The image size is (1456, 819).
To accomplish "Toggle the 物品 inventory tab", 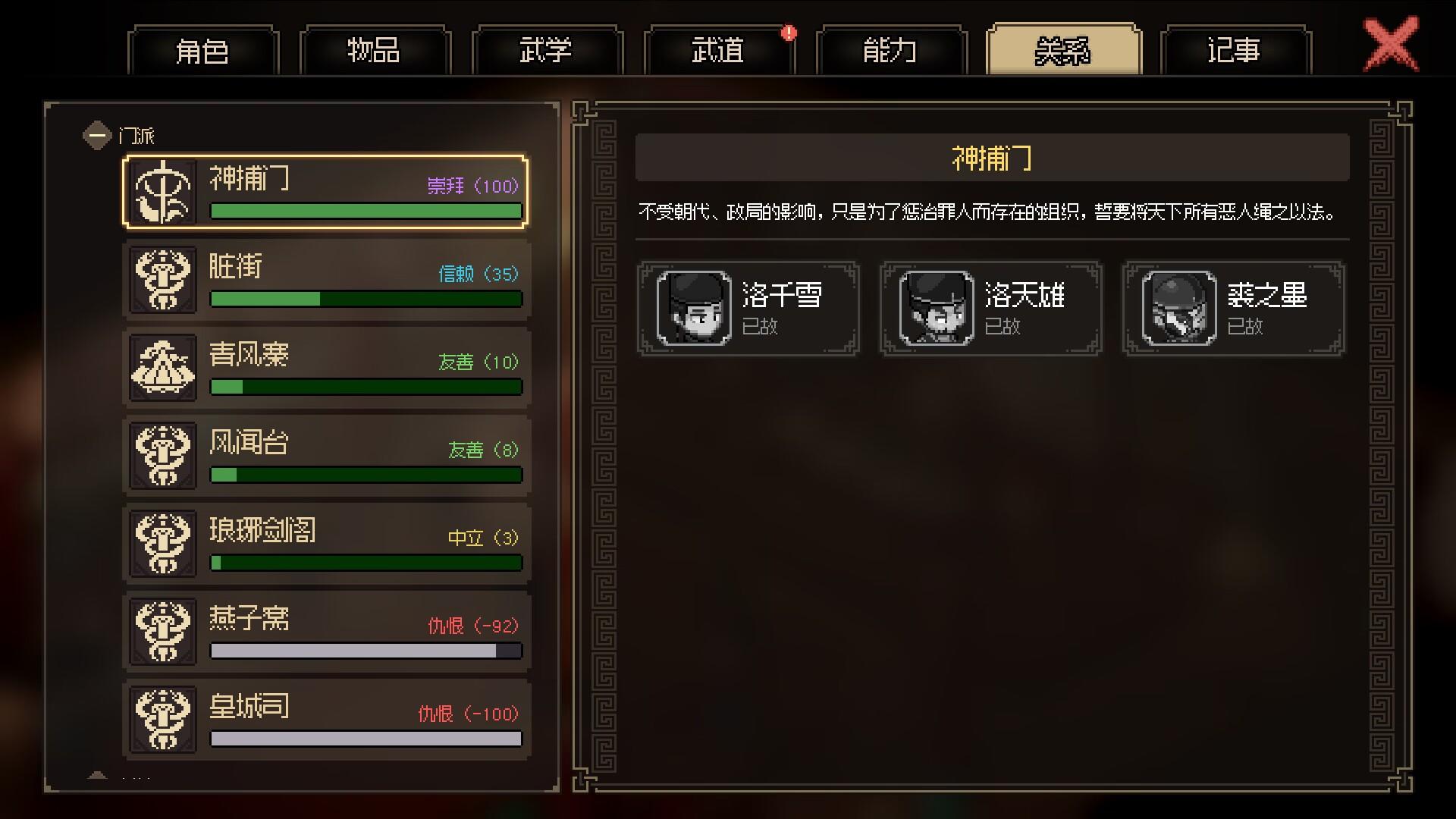I will coord(375,52).
